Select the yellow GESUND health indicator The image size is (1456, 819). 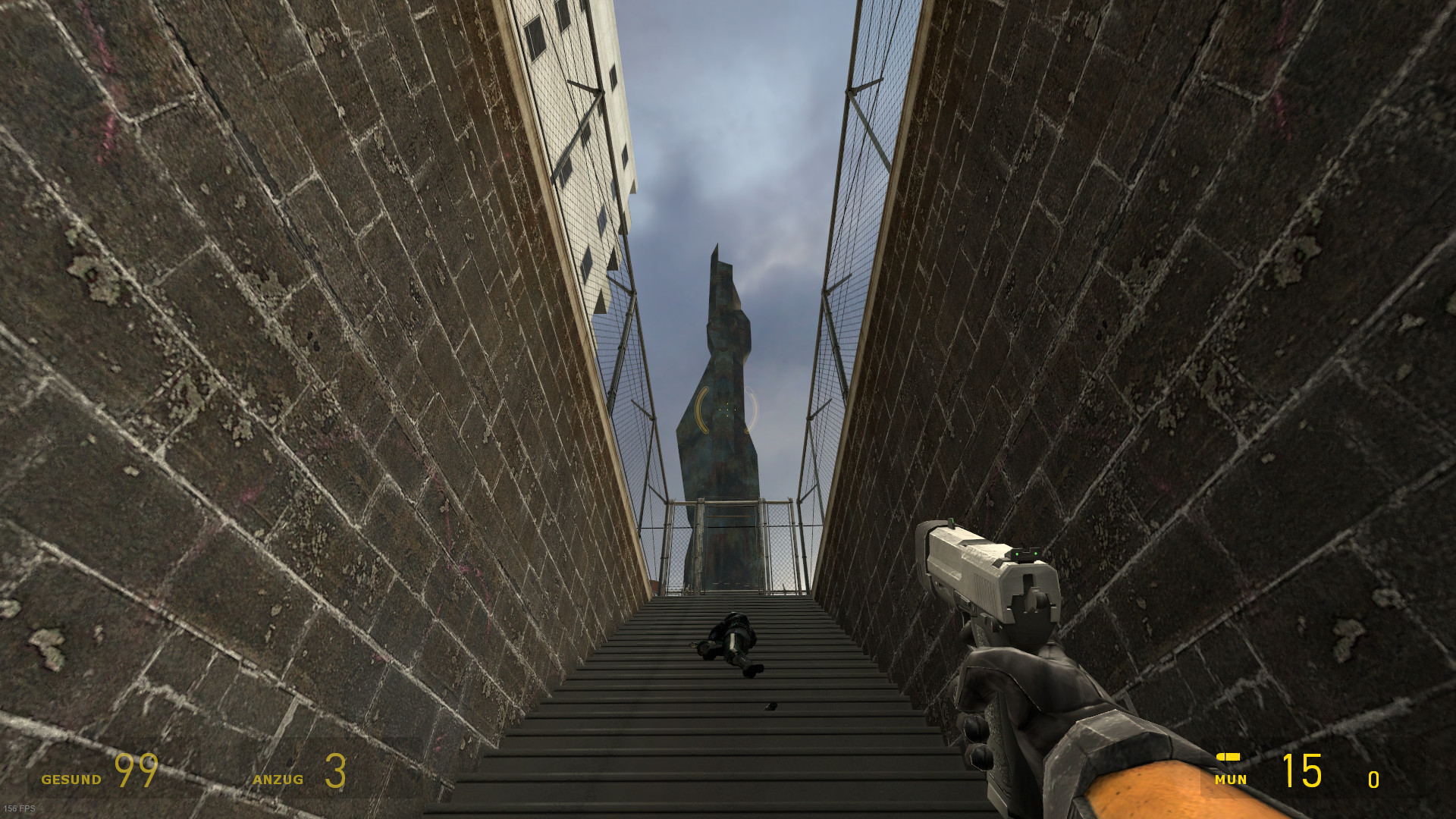click(74, 779)
